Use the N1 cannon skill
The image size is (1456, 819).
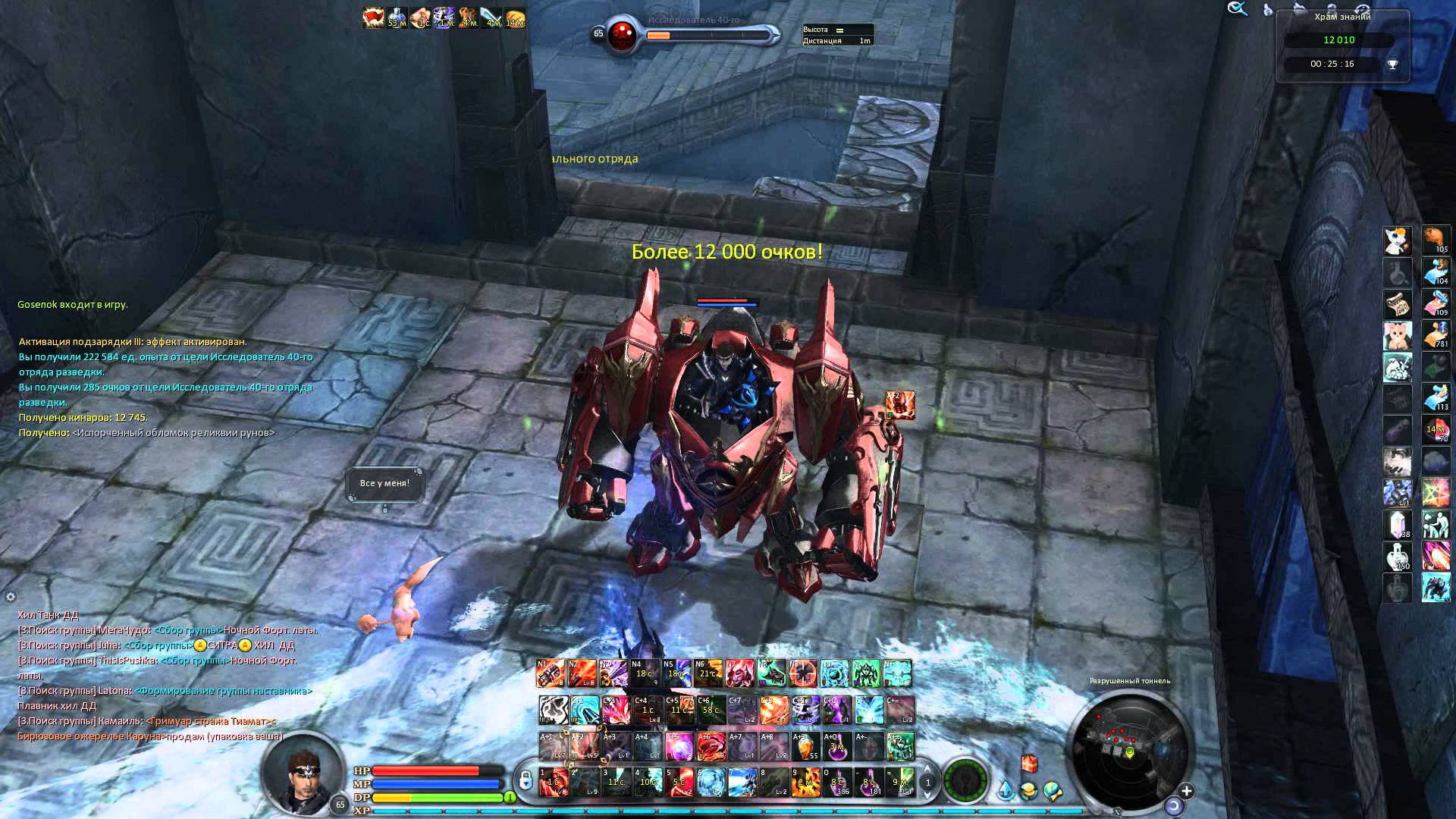click(x=551, y=673)
